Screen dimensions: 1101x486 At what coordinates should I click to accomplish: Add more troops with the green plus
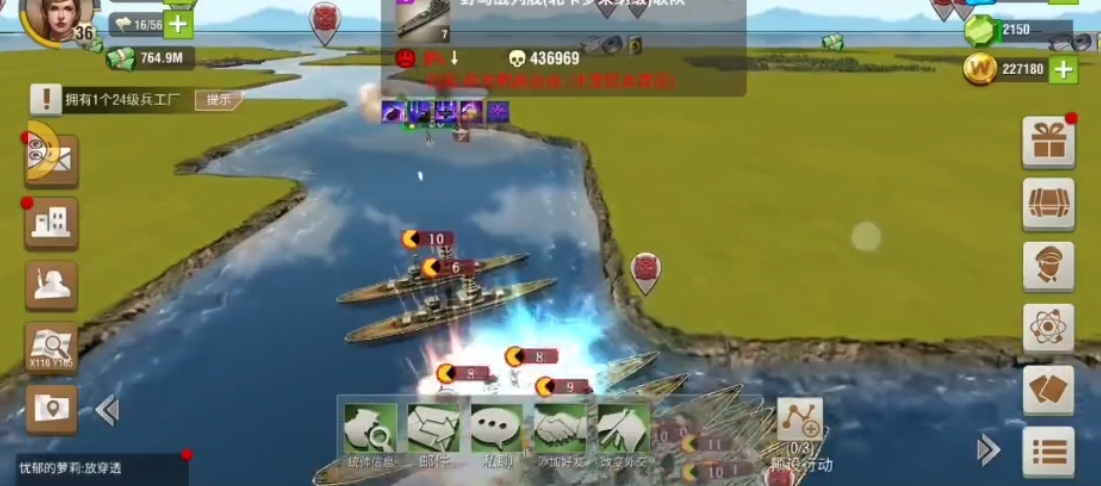178,22
